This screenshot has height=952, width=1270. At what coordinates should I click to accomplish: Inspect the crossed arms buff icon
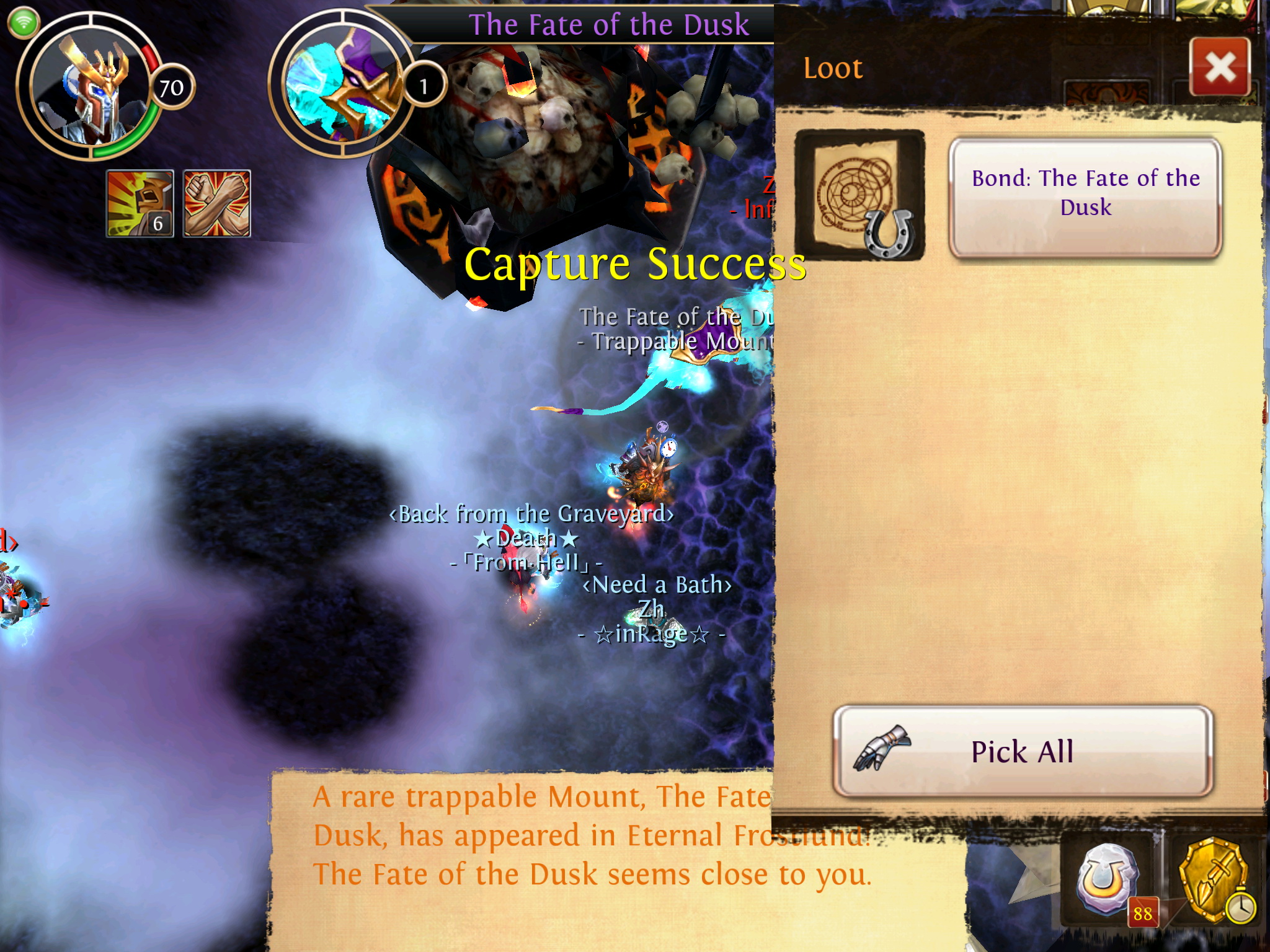217,203
